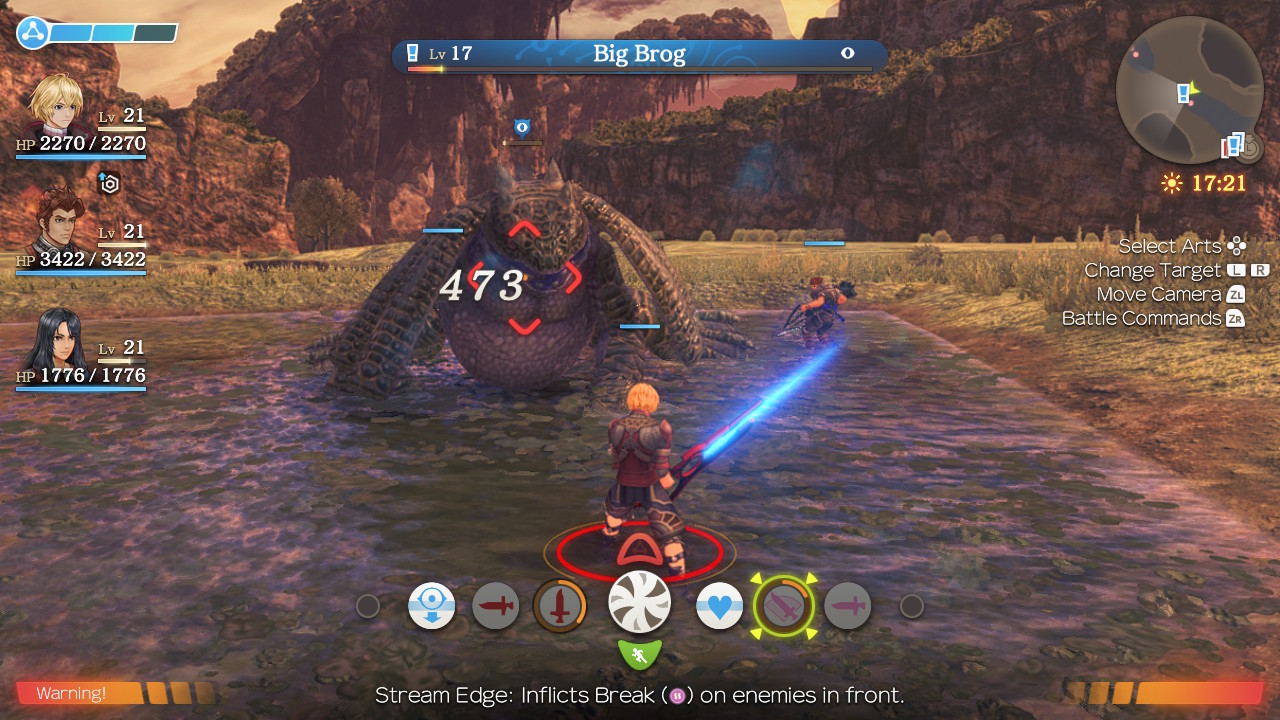Use the blue heart healing art
This screenshot has width=1280, height=720.
[x=719, y=606]
